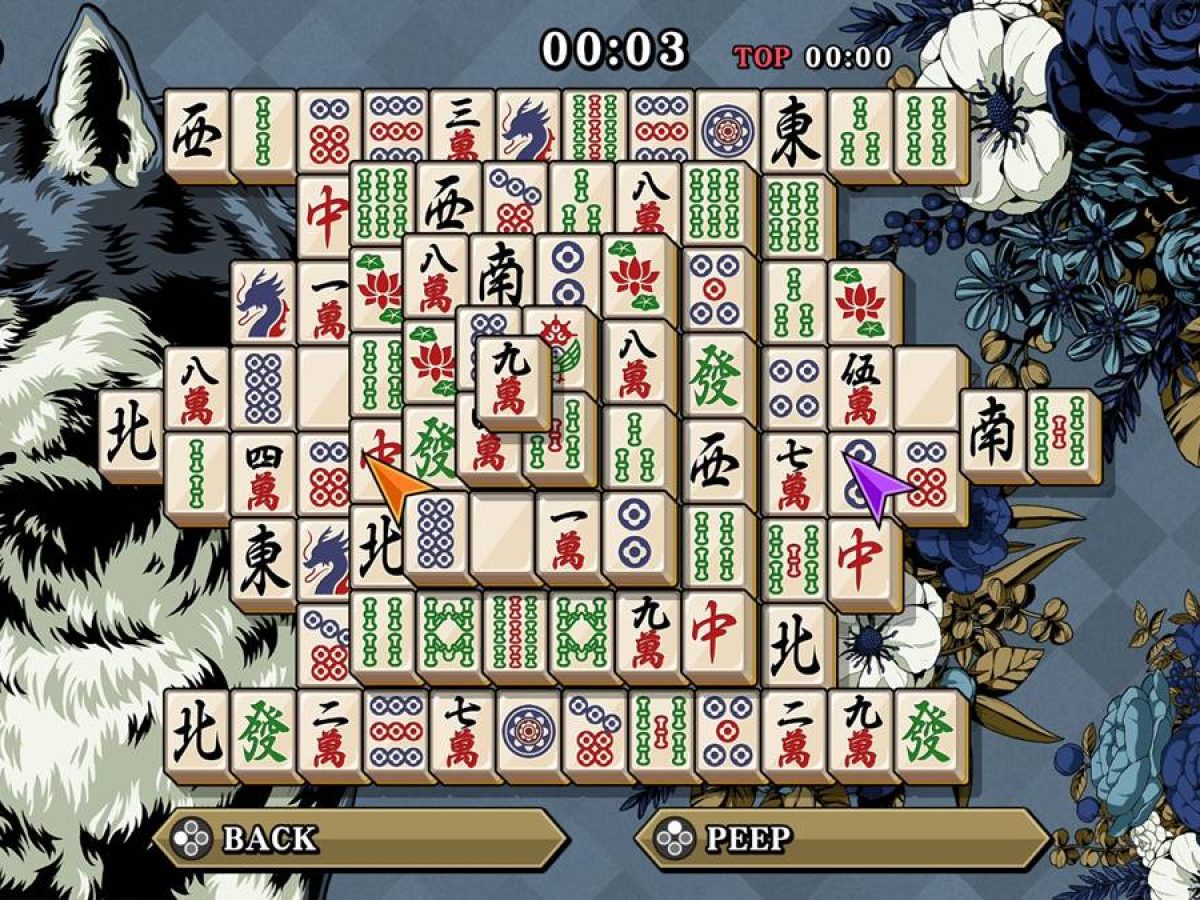
Task: Select the three of characters (三萬) tile
Action: [x=462, y=125]
